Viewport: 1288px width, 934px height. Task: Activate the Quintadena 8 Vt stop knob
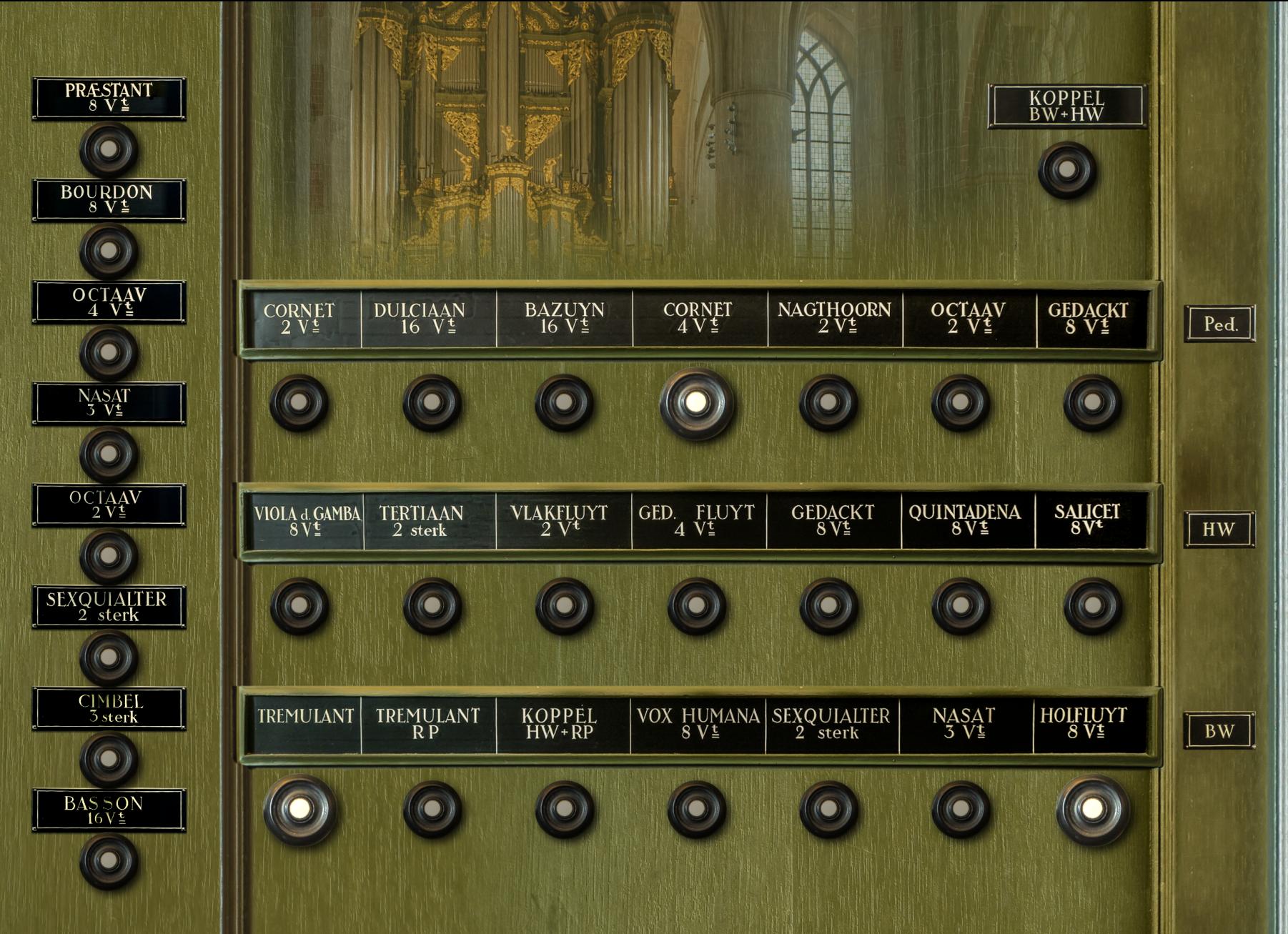(x=961, y=605)
